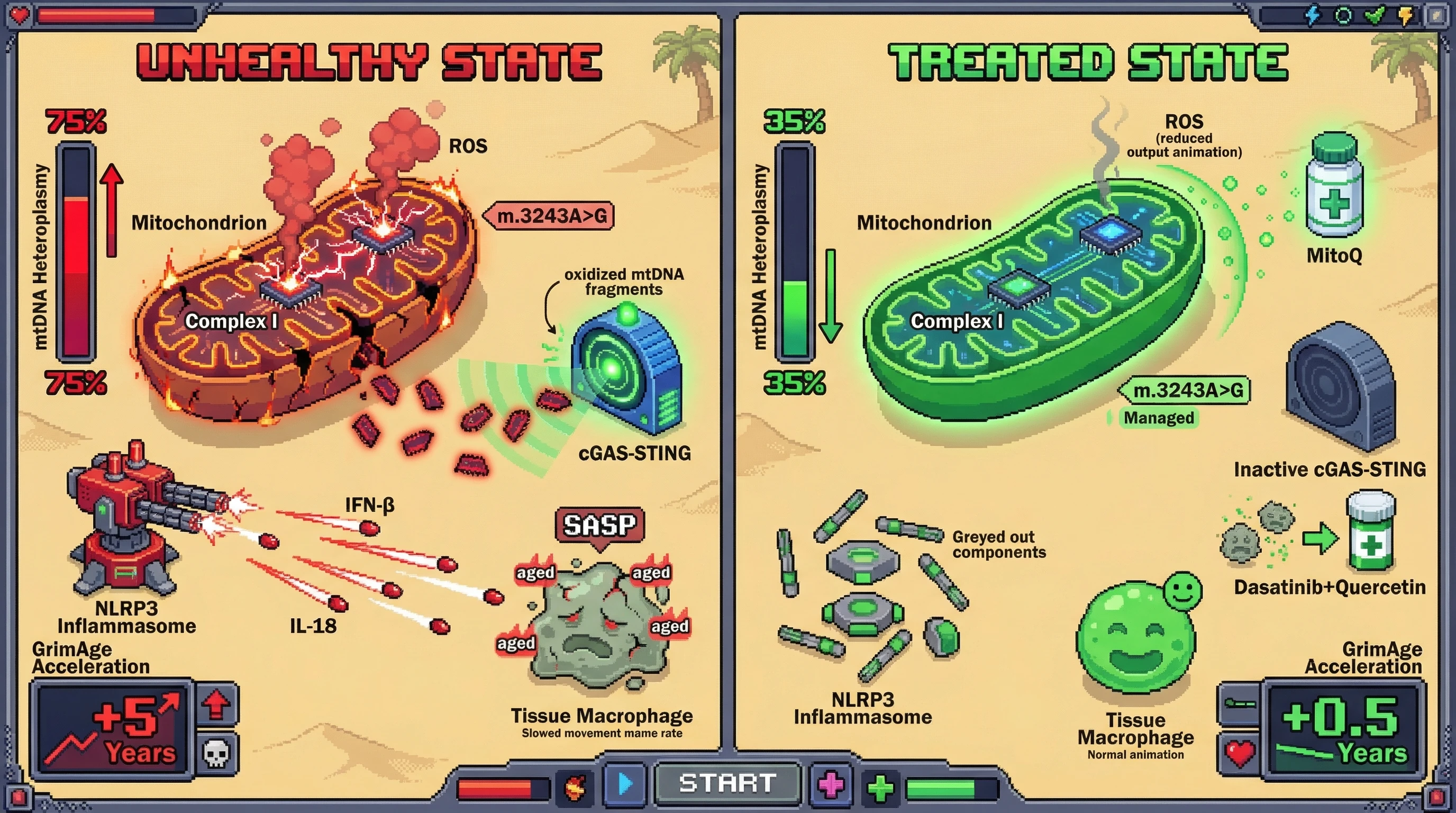Select the MitoQ bottle
This screenshot has height=813, width=1456.
point(1334,185)
